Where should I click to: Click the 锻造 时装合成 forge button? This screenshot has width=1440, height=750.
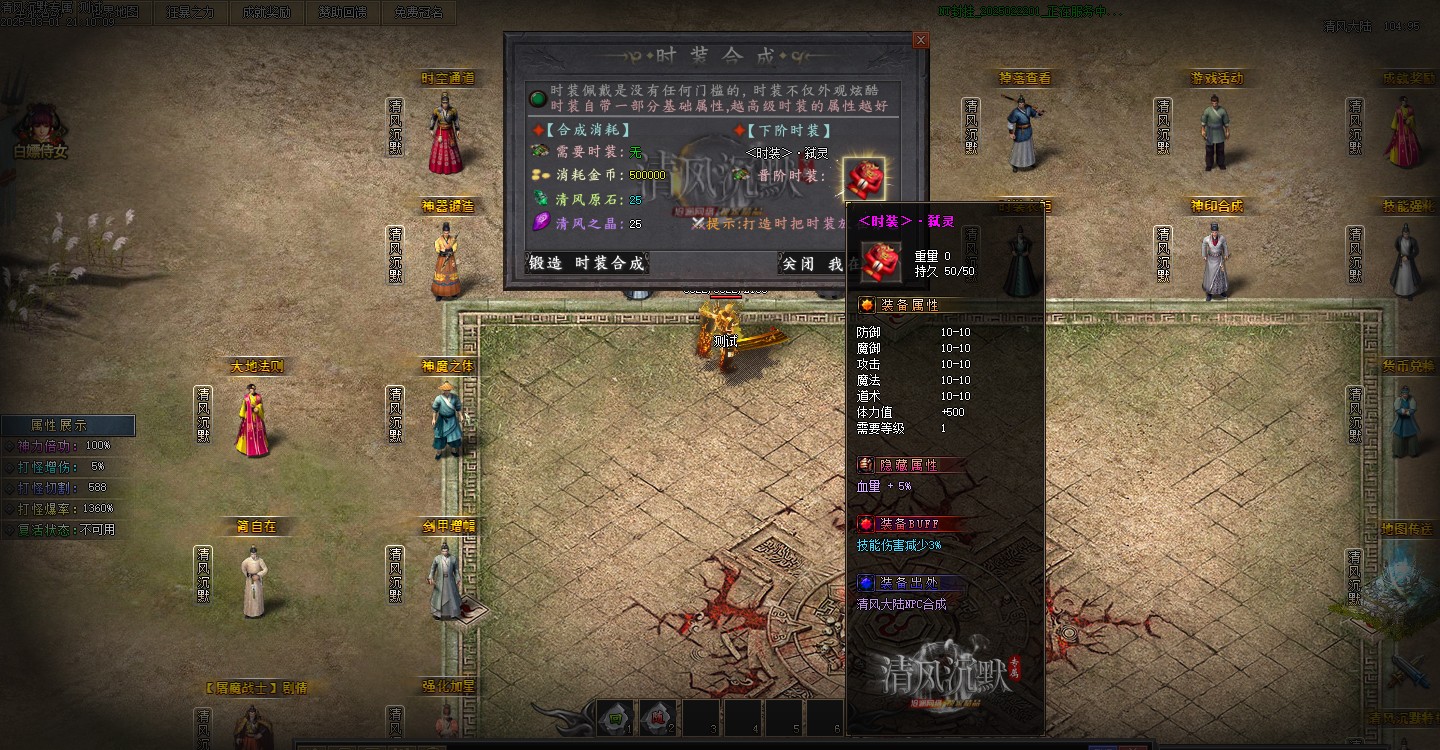(x=586, y=264)
